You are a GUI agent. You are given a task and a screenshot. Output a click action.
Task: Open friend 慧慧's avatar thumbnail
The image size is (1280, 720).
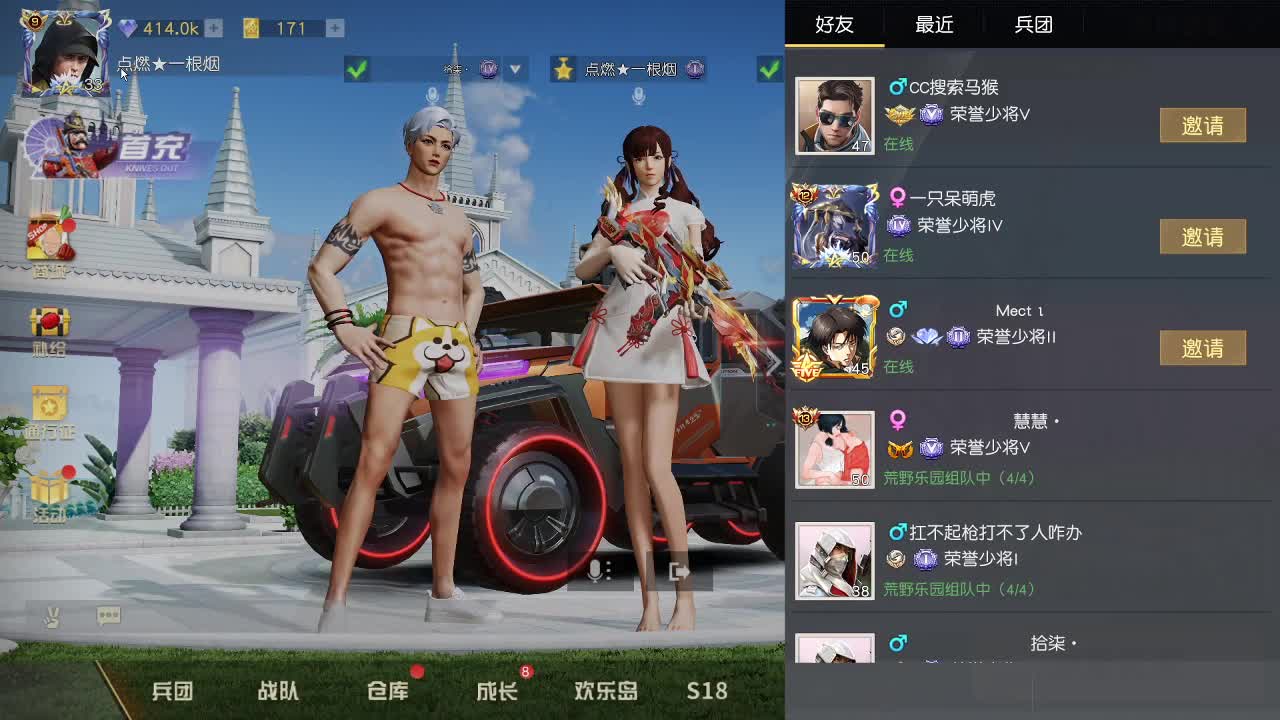(834, 448)
